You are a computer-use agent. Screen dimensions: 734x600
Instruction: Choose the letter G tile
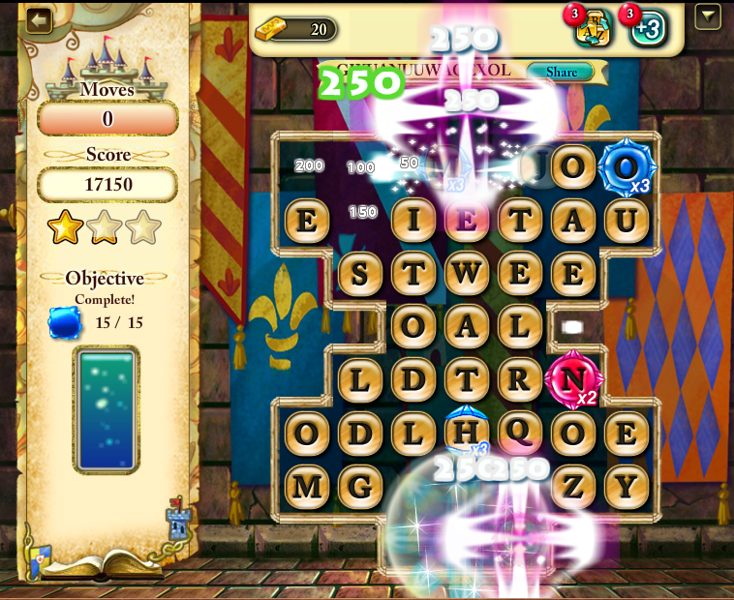point(360,487)
